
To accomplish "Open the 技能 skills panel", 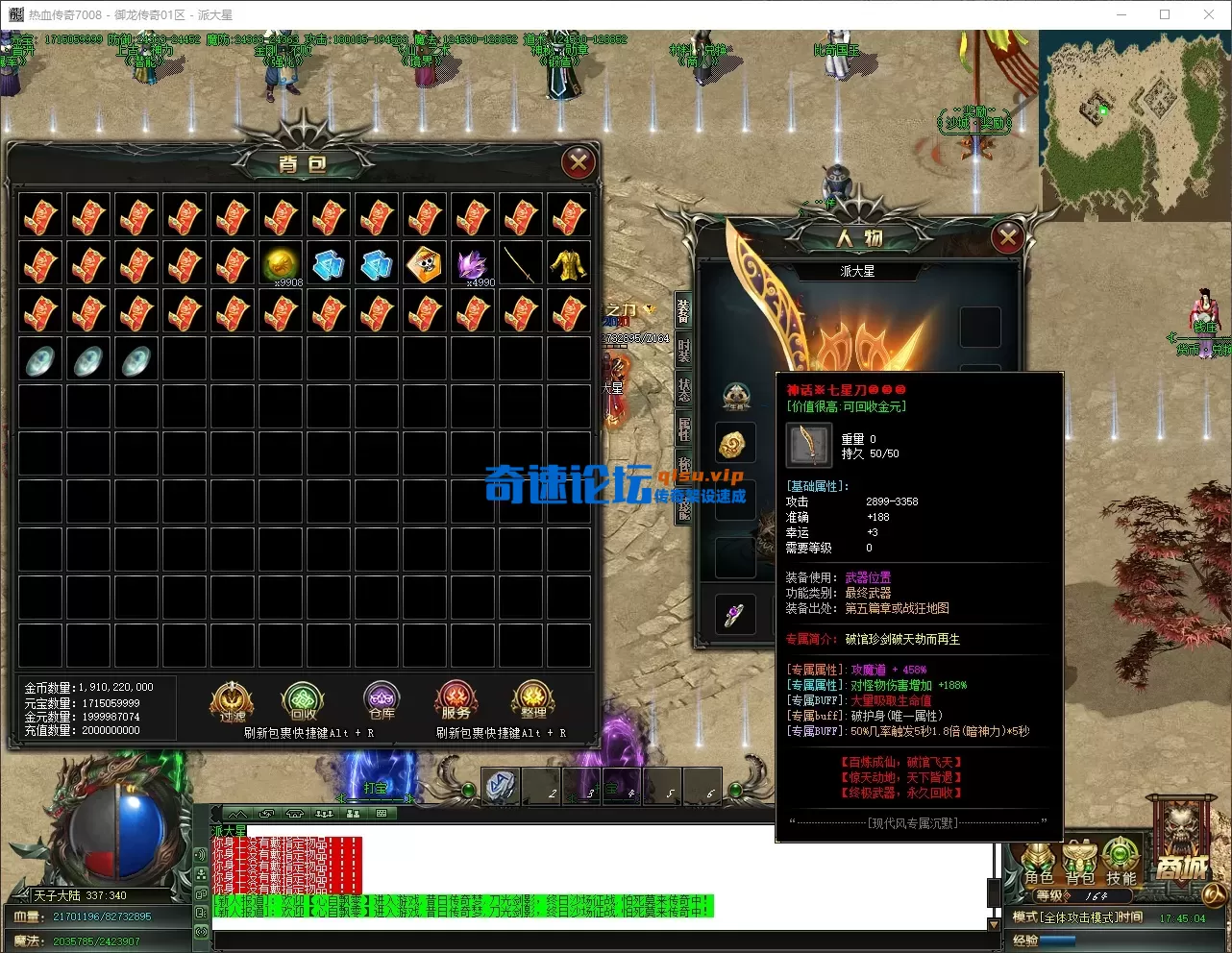I will click(1121, 863).
